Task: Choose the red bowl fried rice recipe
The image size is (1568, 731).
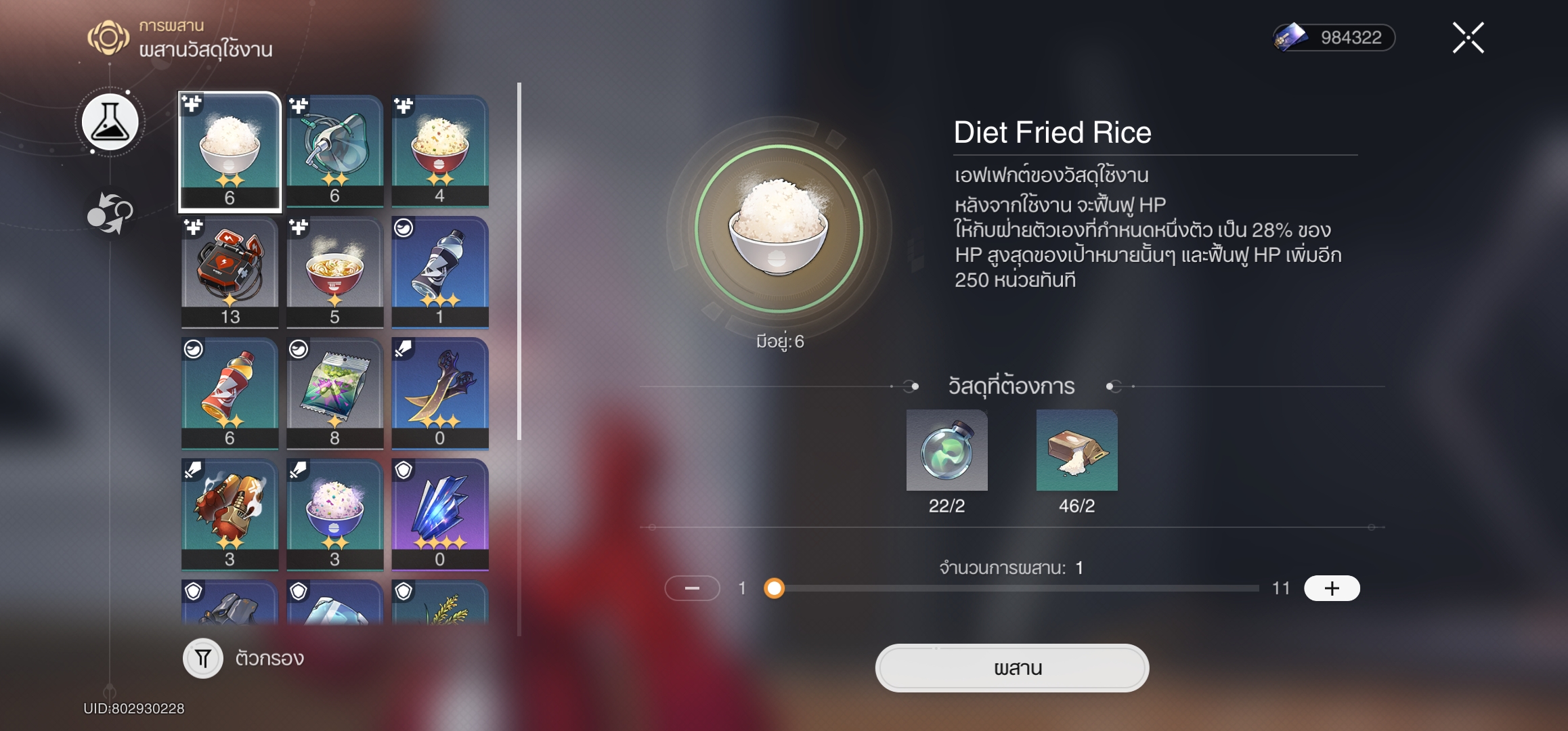Action: 439,150
